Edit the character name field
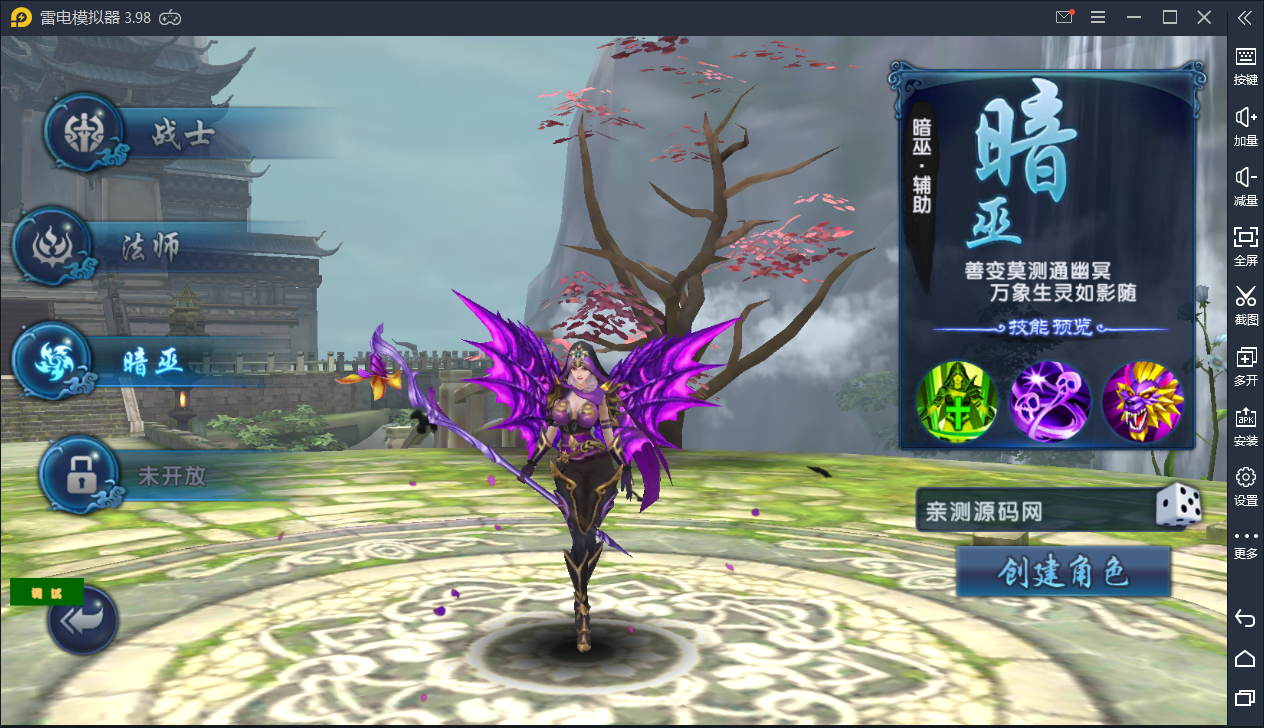 pyautogui.click(x=1030, y=512)
